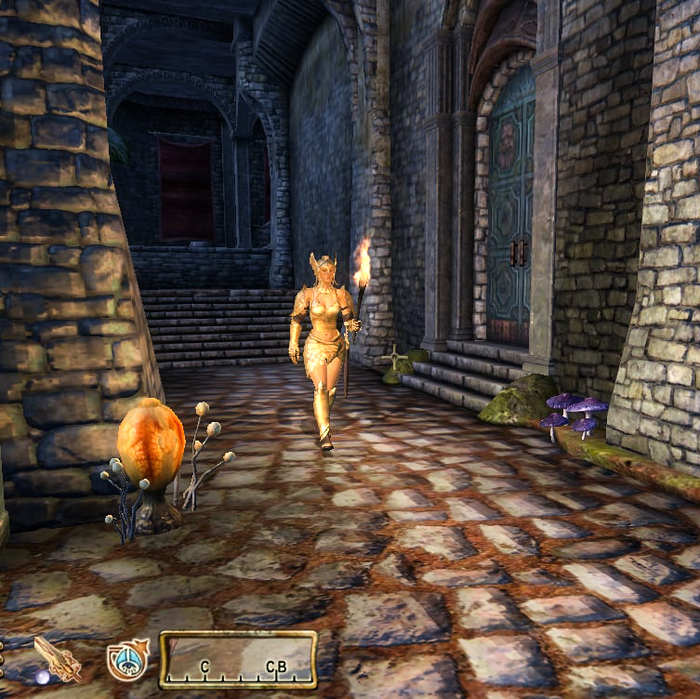Image resolution: width=700 pixels, height=699 pixels.
Task: Select the active spell icon
Action: (x=127, y=660)
